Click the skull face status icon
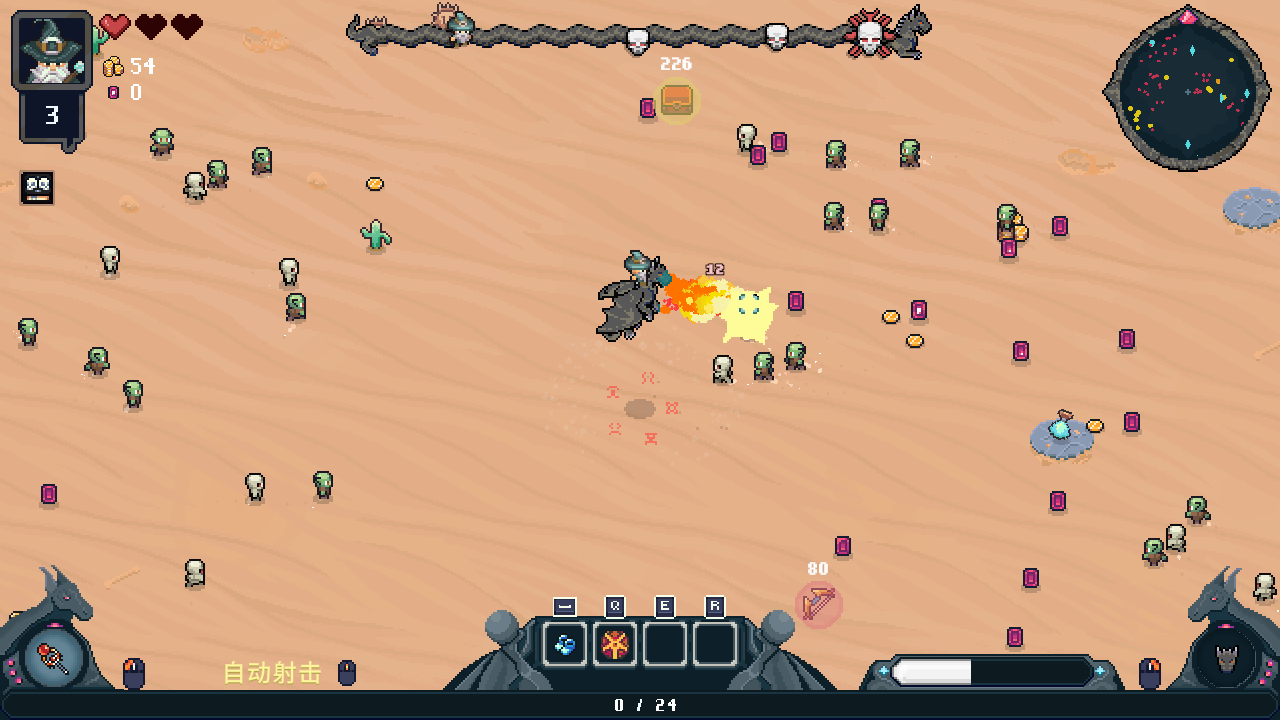This screenshot has height=720, width=1280. (37, 187)
